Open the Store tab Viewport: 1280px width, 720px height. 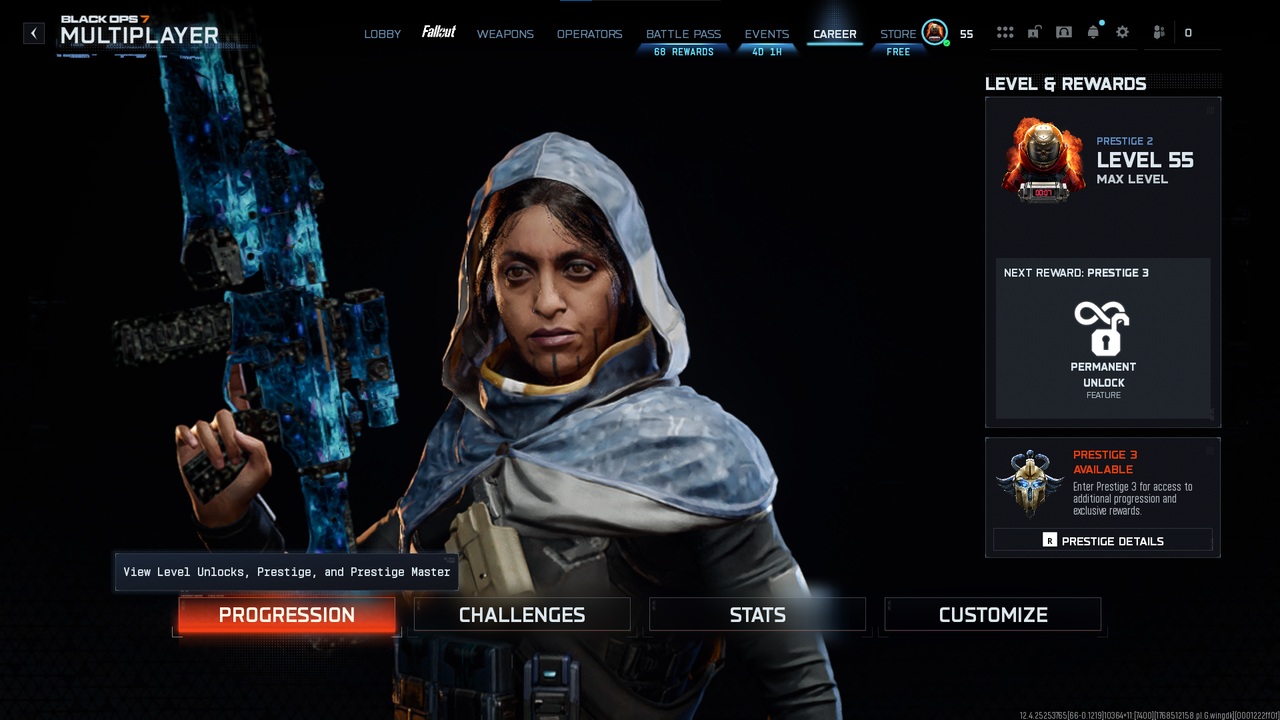tap(897, 34)
